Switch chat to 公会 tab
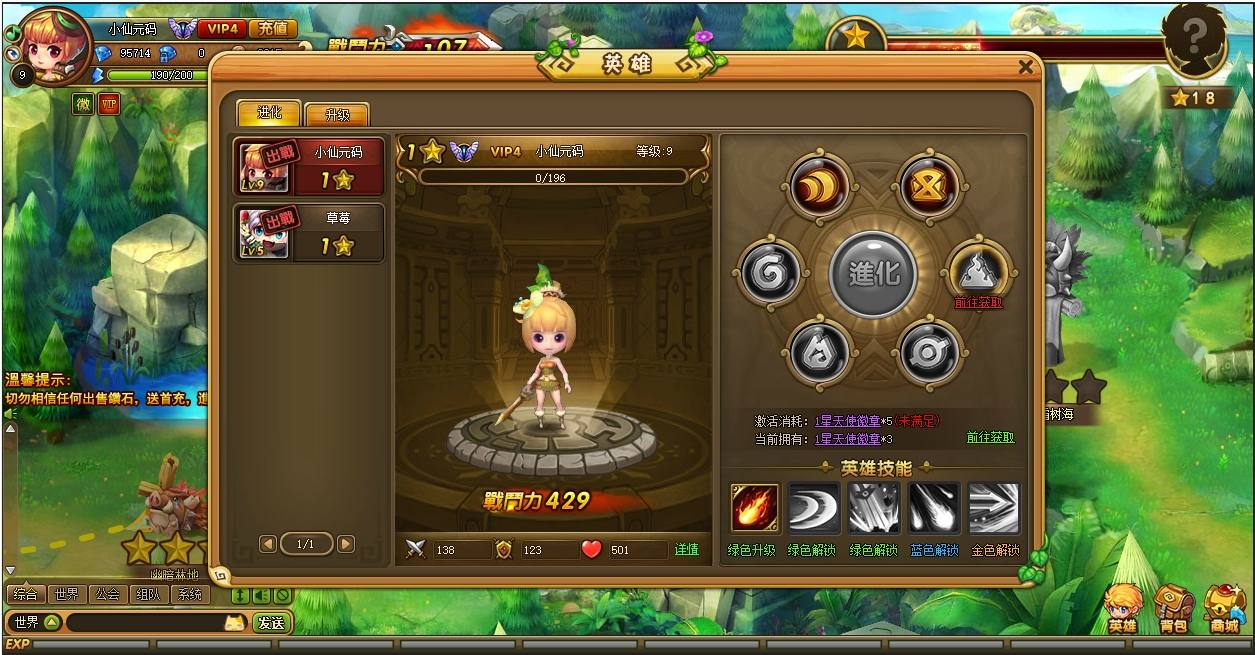This screenshot has width=1255, height=655. (x=108, y=594)
